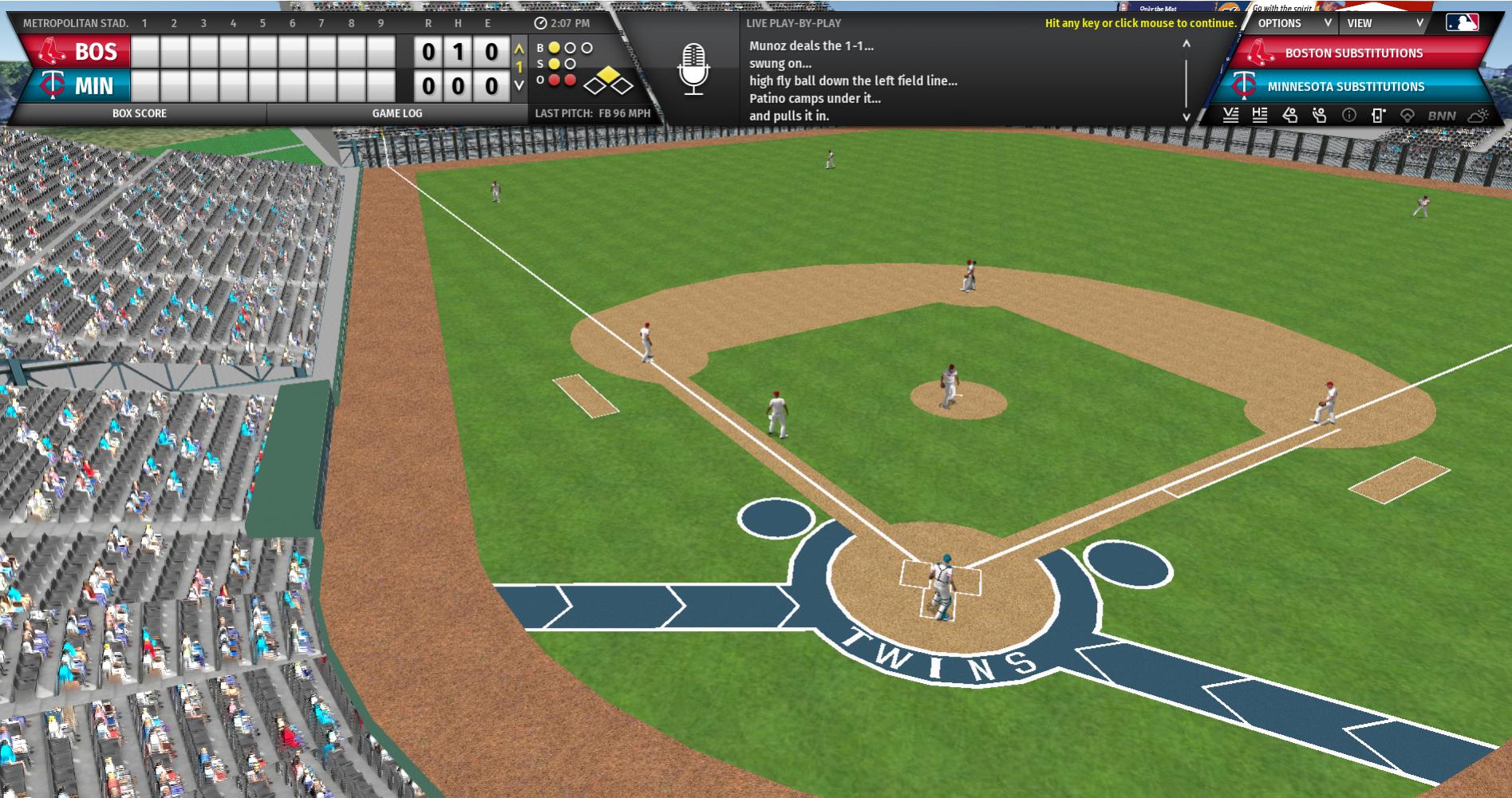Image resolution: width=1512 pixels, height=798 pixels.
Task: Click the BOS team name on scoreboard
Action: click(x=96, y=52)
